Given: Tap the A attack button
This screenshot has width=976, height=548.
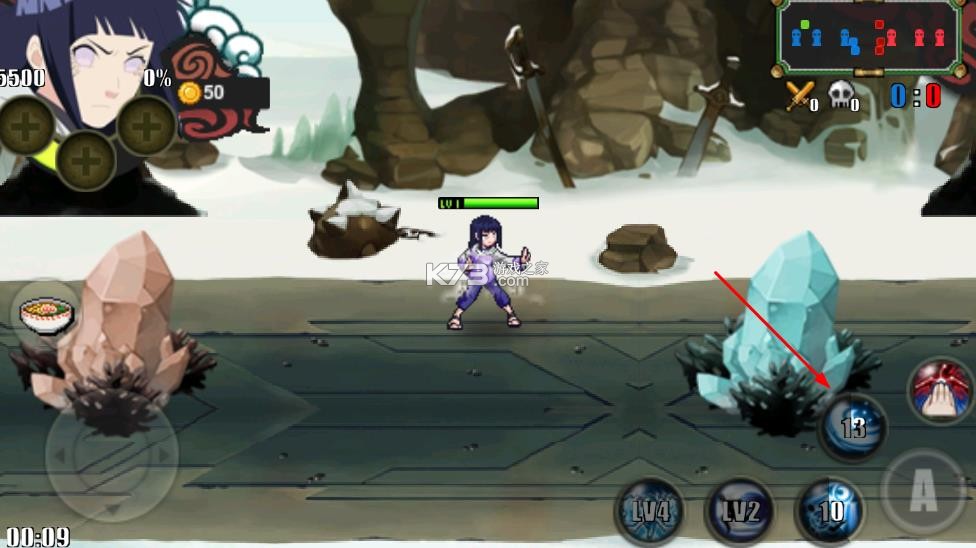Looking at the screenshot, I should click(x=923, y=492).
